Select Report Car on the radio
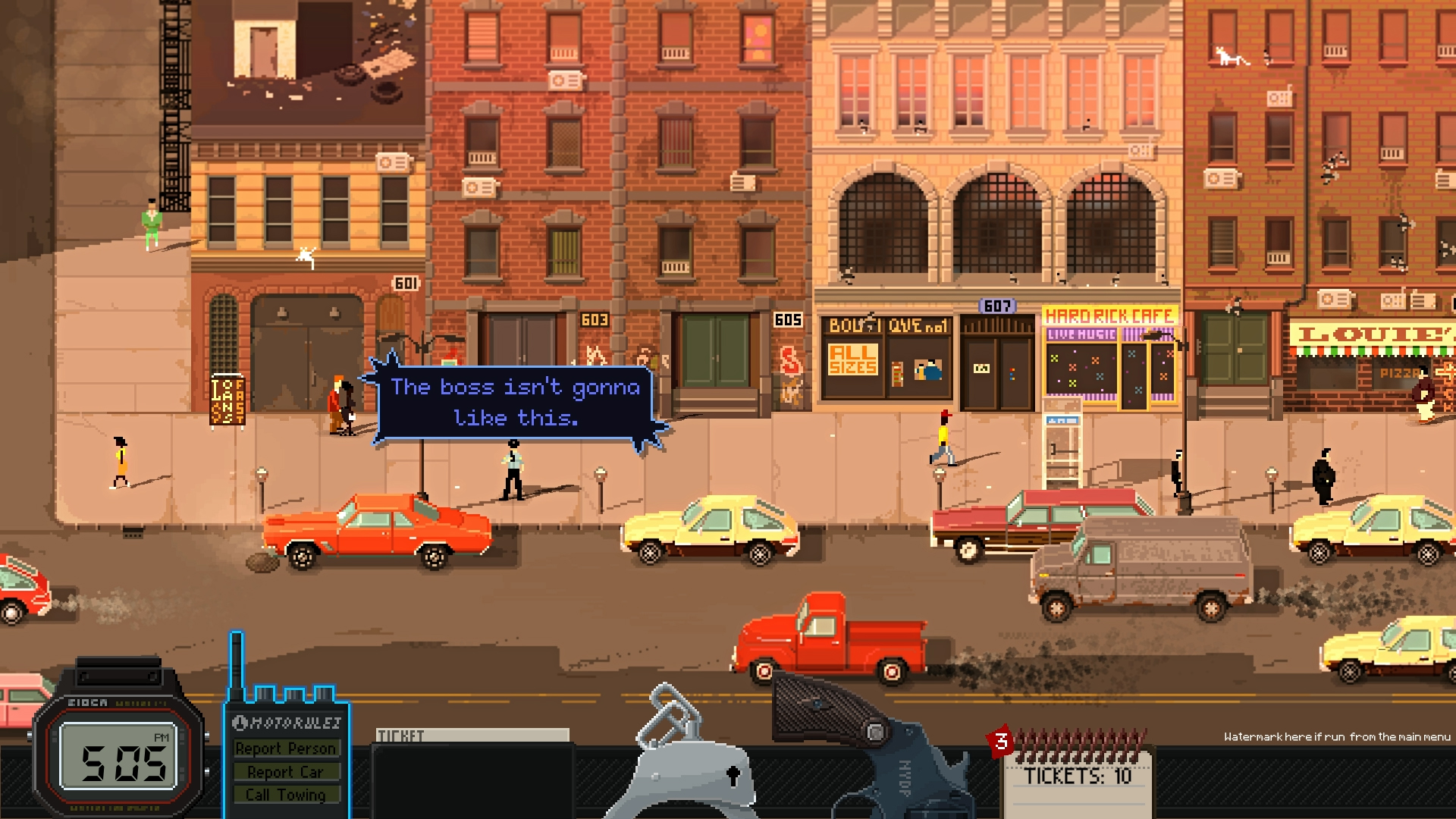This screenshot has height=819, width=1456. point(284,772)
